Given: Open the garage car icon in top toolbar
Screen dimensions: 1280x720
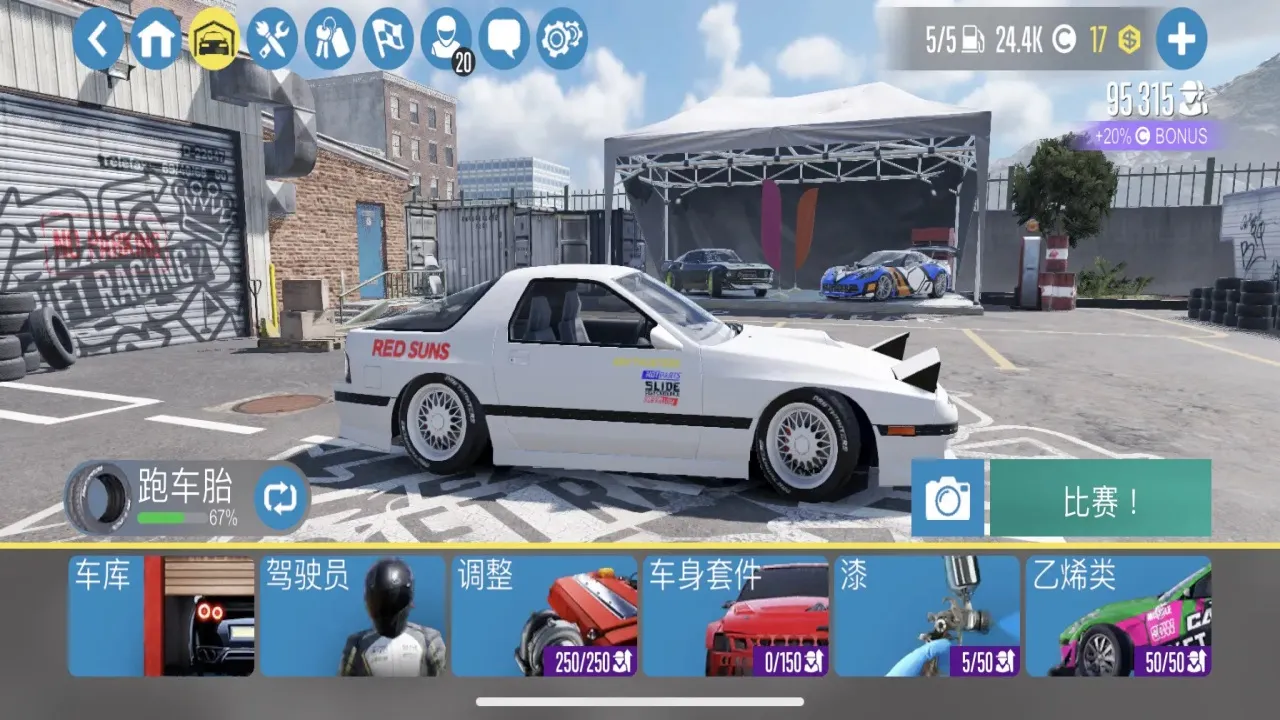Looking at the screenshot, I should (212, 40).
